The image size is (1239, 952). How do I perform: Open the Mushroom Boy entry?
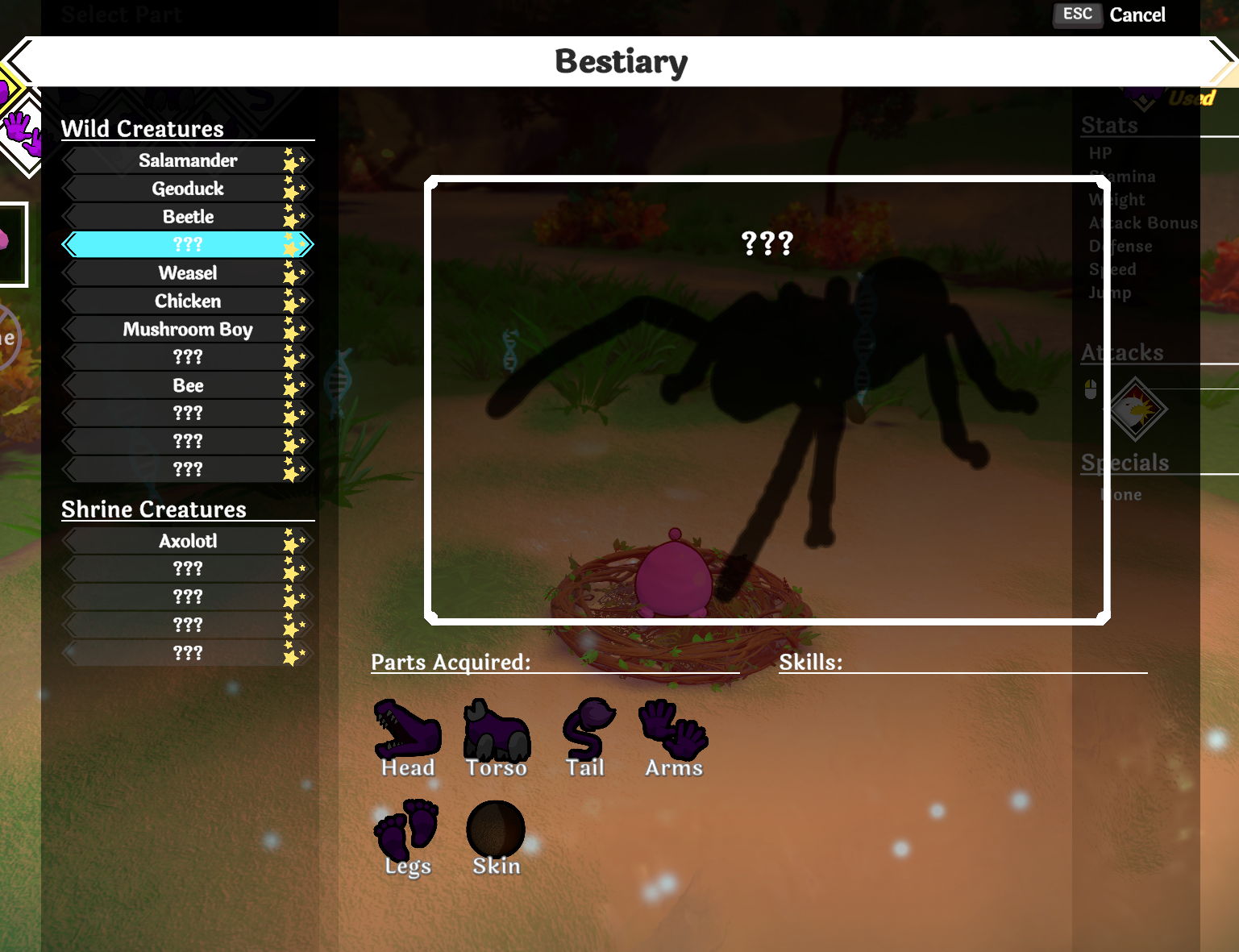click(x=187, y=329)
